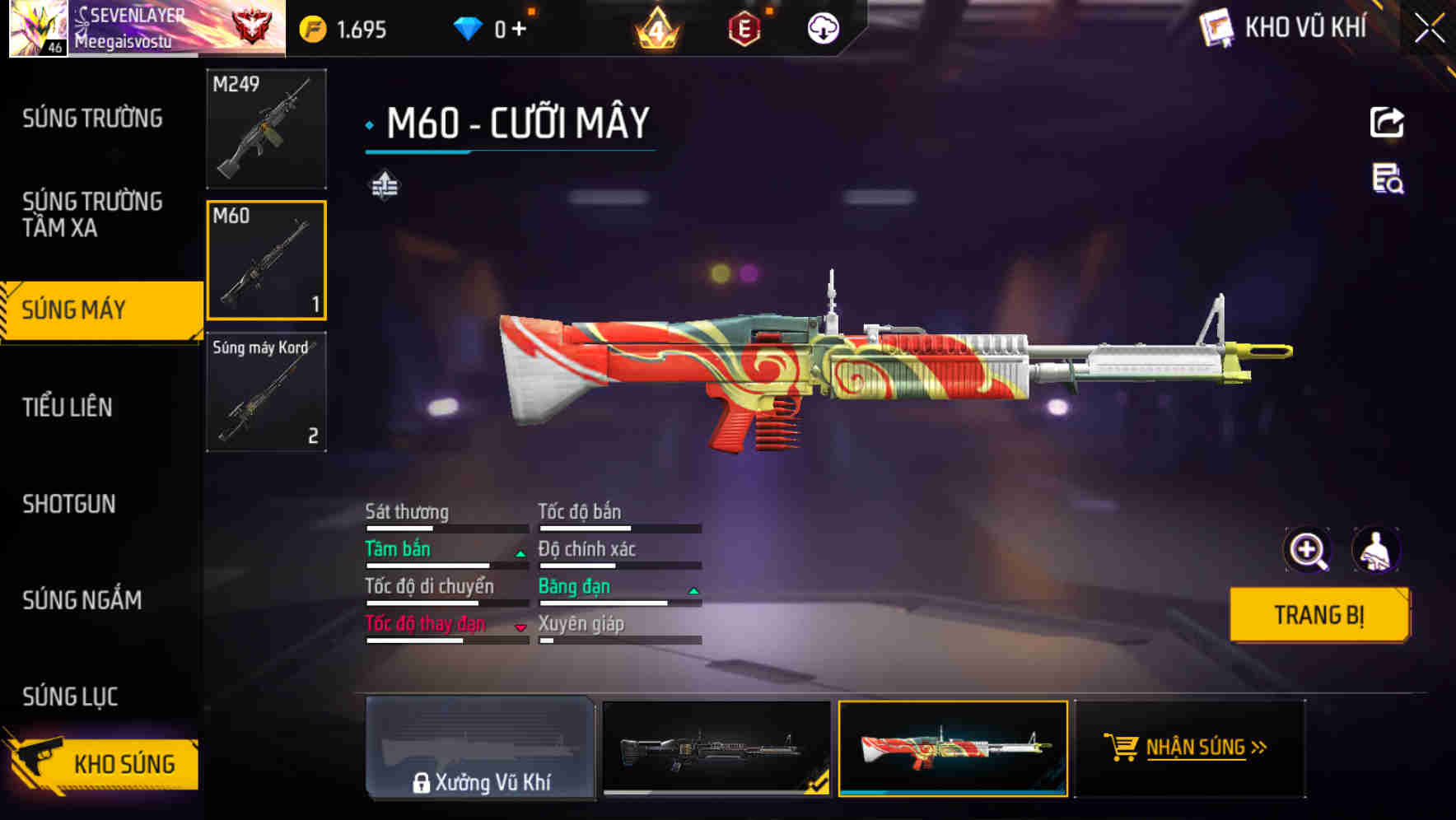The image size is (1456, 820).
Task: Open the Súng Trường Tầm Xa category
Action: (92, 214)
